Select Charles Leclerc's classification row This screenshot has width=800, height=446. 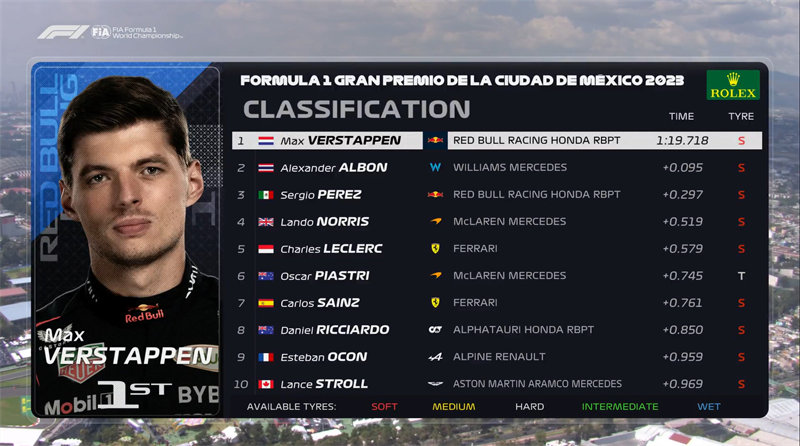coord(497,249)
